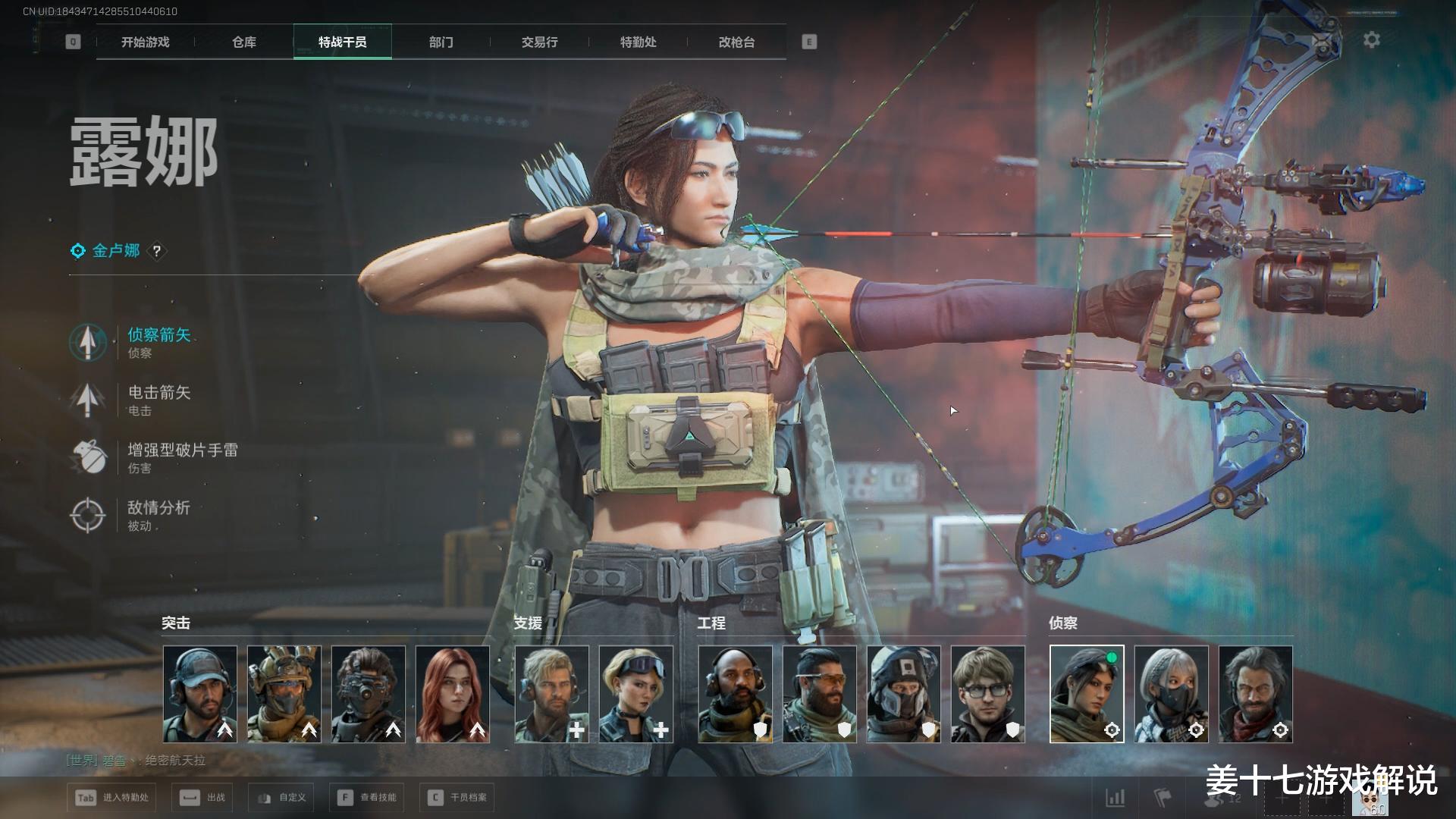Pick the engineer operator wearing glasses

pos(988,694)
